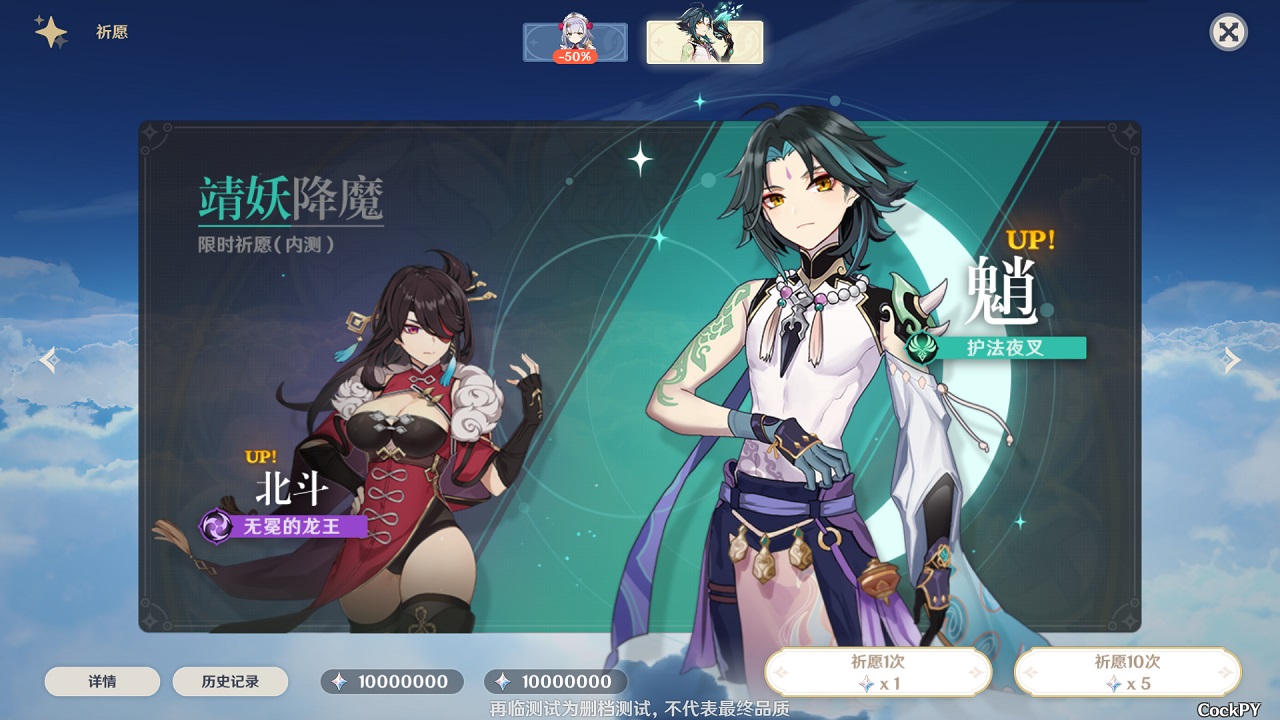Wish ten times with 祈愿10次 button
Image resolution: width=1280 pixels, height=720 pixels.
click(x=1127, y=672)
